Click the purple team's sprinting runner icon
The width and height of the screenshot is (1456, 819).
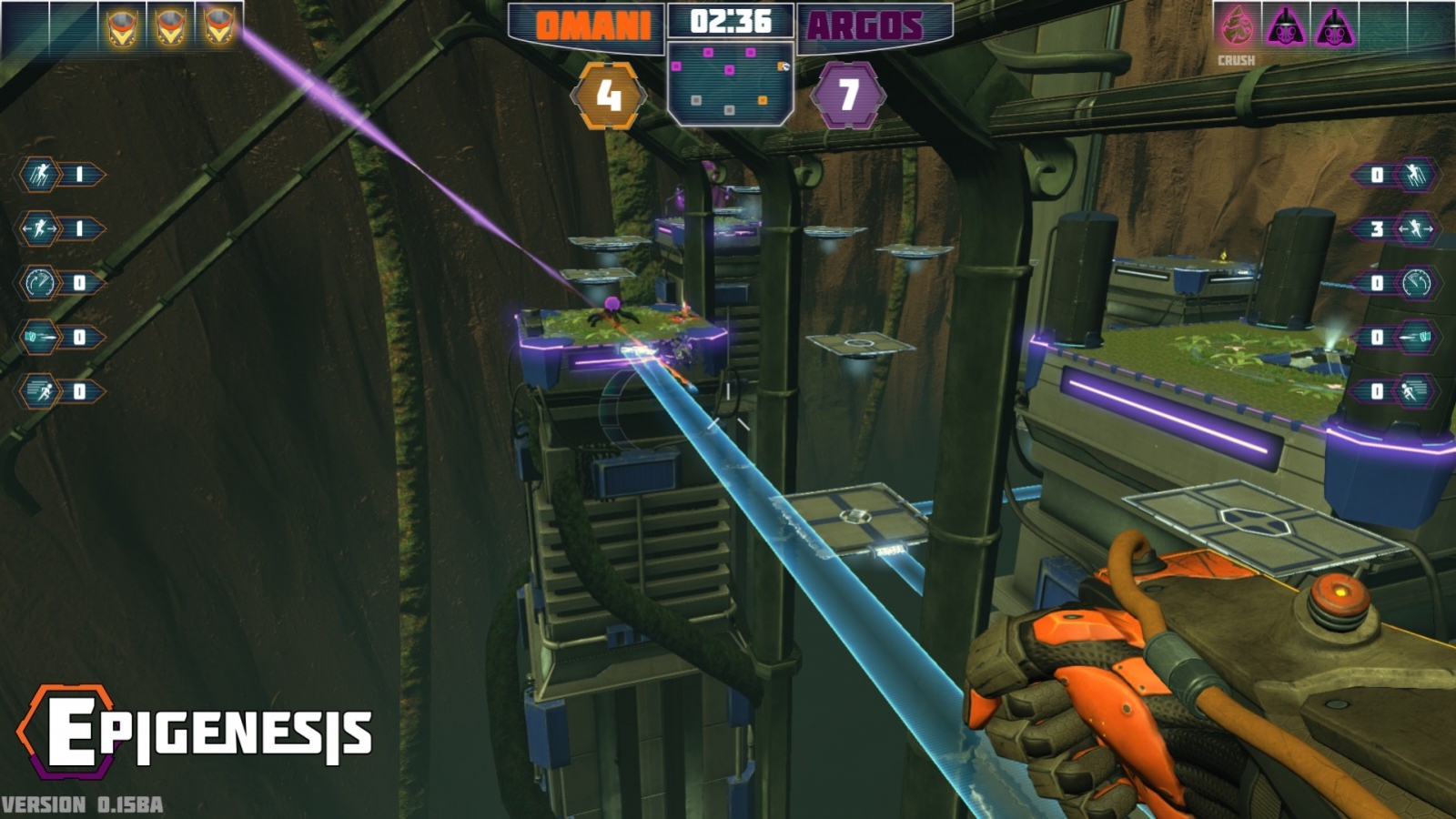(1416, 391)
